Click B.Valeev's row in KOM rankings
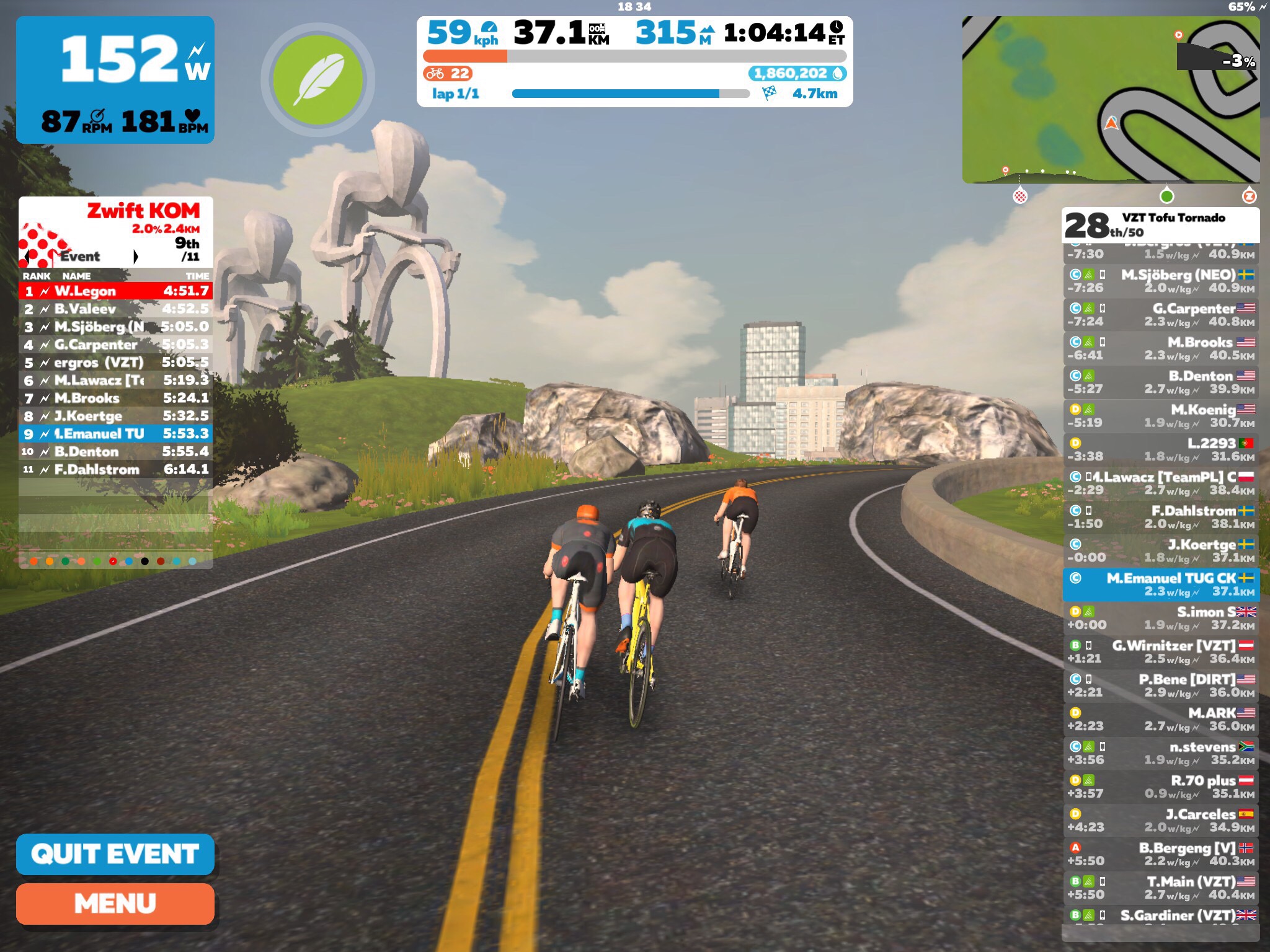This screenshot has width=1270, height=952. 115,309
